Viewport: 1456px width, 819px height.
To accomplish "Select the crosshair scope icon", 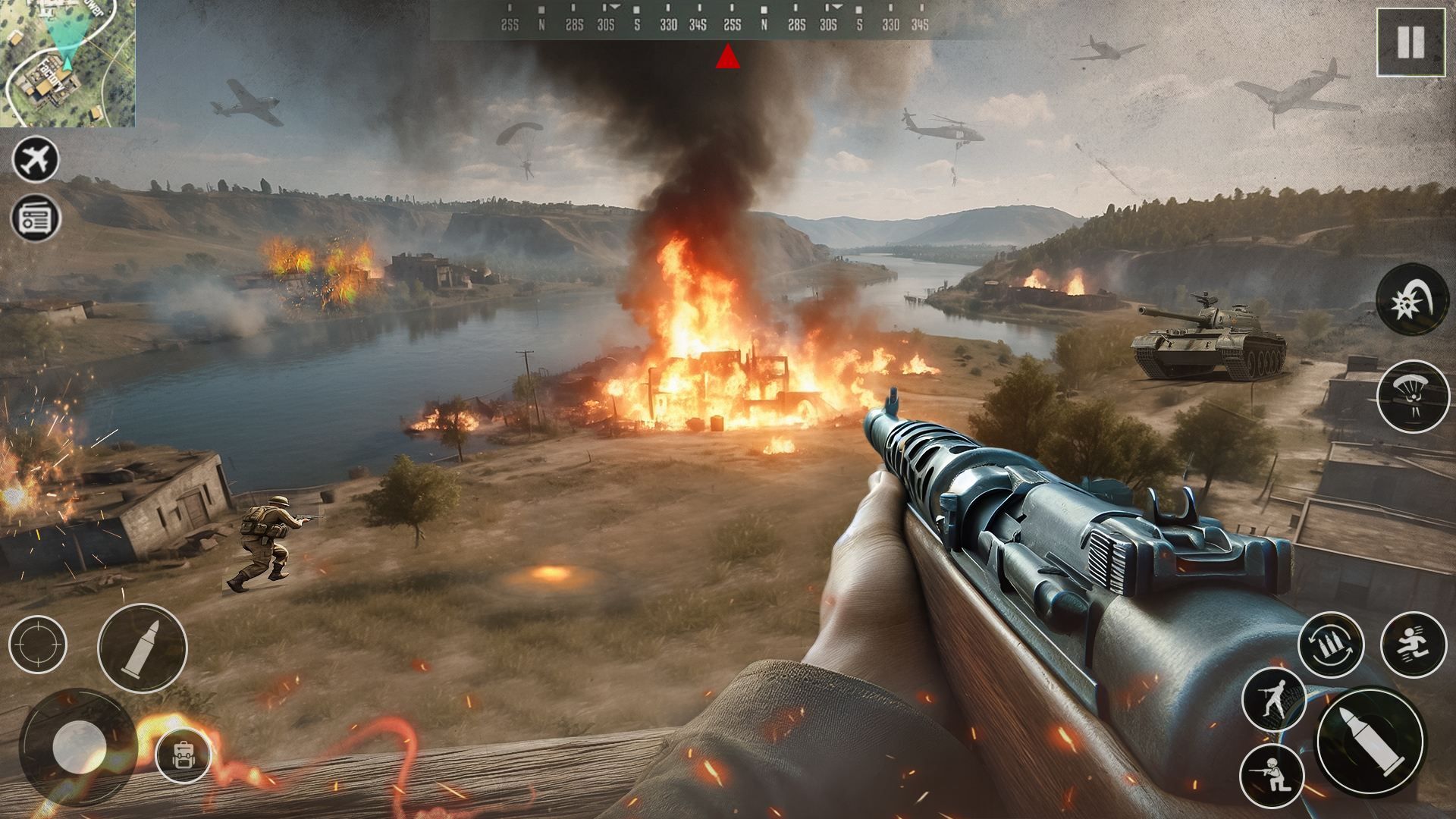I will pyautogui.click(x=38, y=643).
